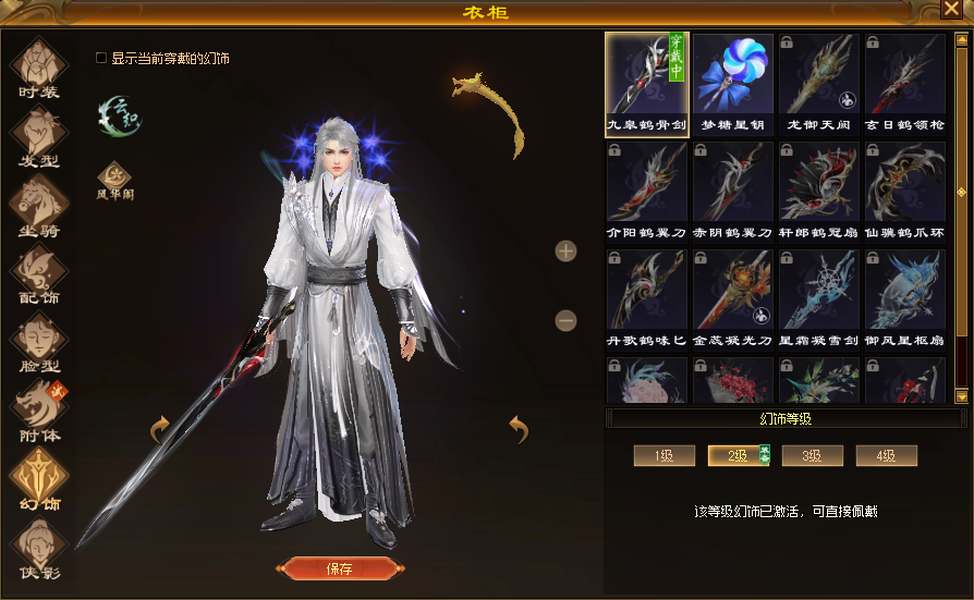This screenshot has width=974, height=600.
Task: Rotate character with right arrow
Action: (x=518, y=429)
